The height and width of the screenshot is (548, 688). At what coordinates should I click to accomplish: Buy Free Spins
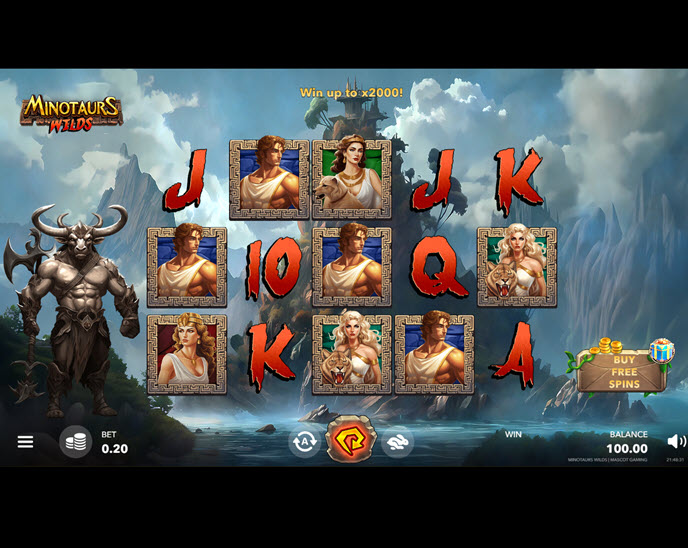click(625, 371)
